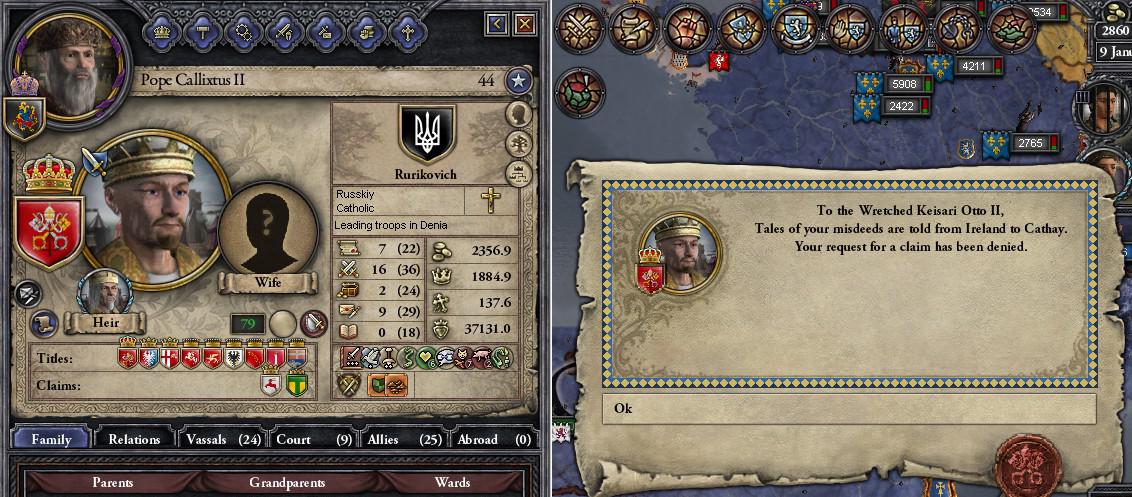The image size is (1132, 497).
Task: Click Ok to dismiss the denied claim letter
Action: pyautogui.click(x=848, y=408)
